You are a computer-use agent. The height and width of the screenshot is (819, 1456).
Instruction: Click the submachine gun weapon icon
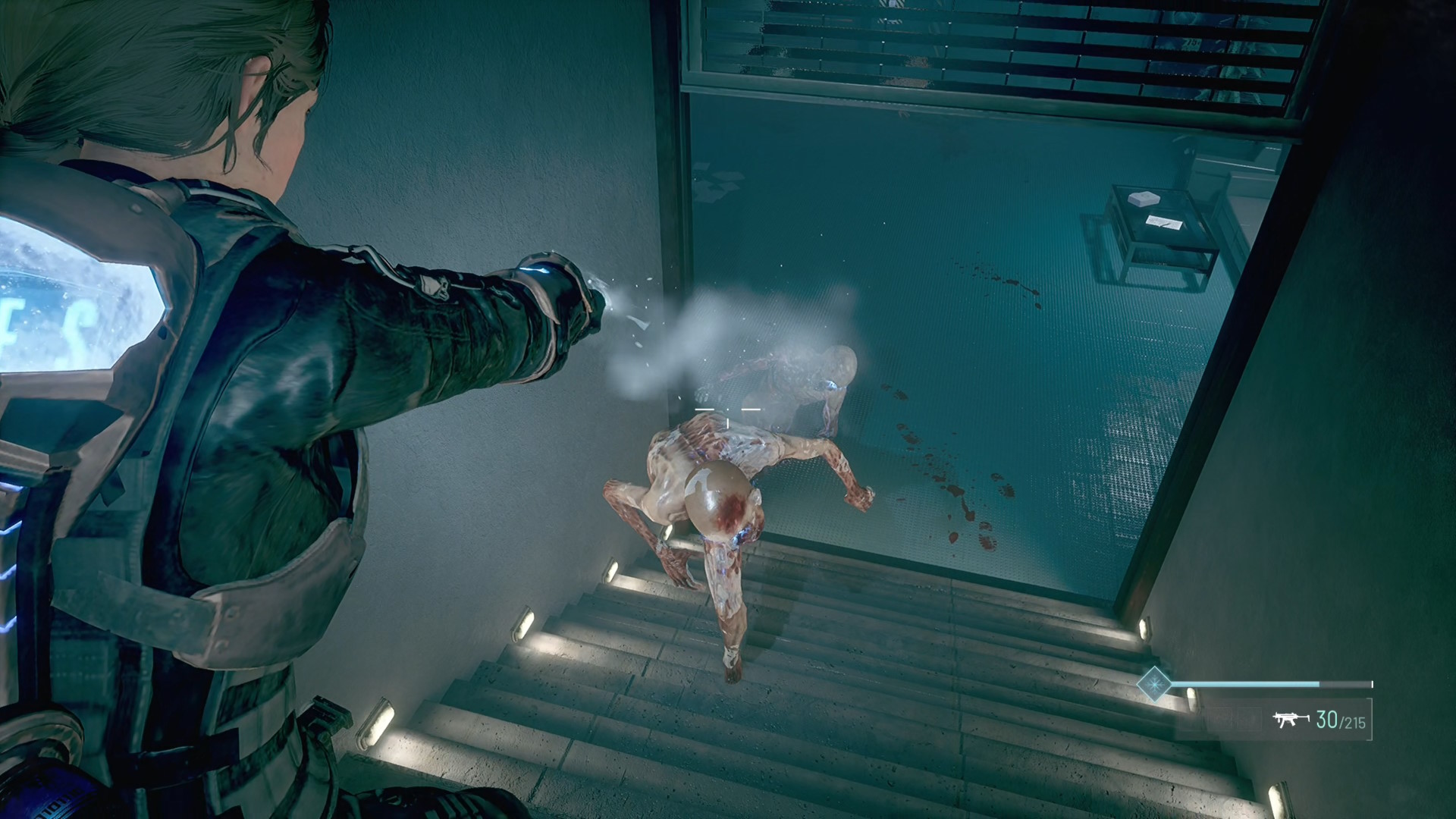coord(1291,719)
